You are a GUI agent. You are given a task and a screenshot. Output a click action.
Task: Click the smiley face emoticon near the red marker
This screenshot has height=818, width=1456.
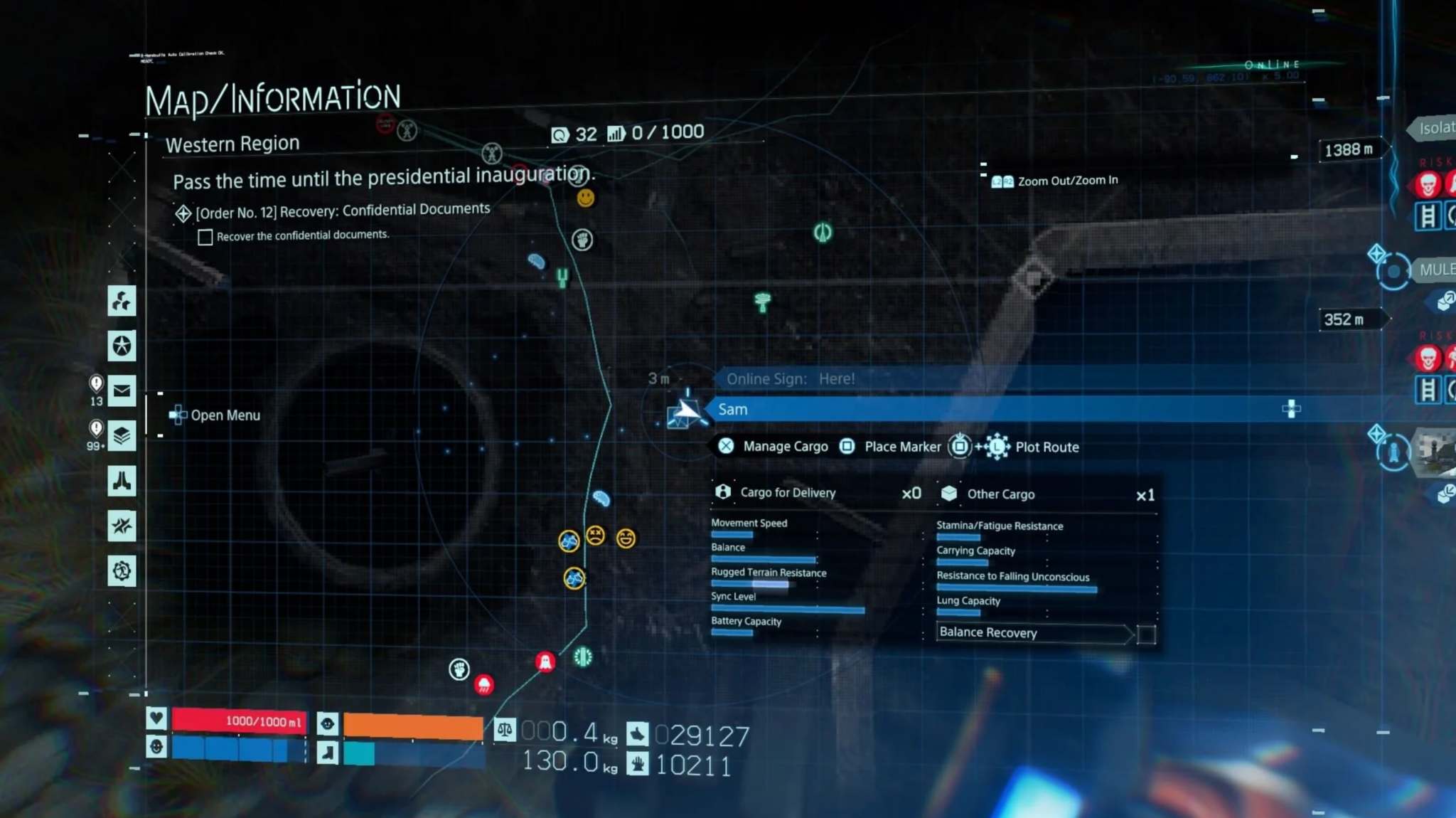[x=584, y=198]
